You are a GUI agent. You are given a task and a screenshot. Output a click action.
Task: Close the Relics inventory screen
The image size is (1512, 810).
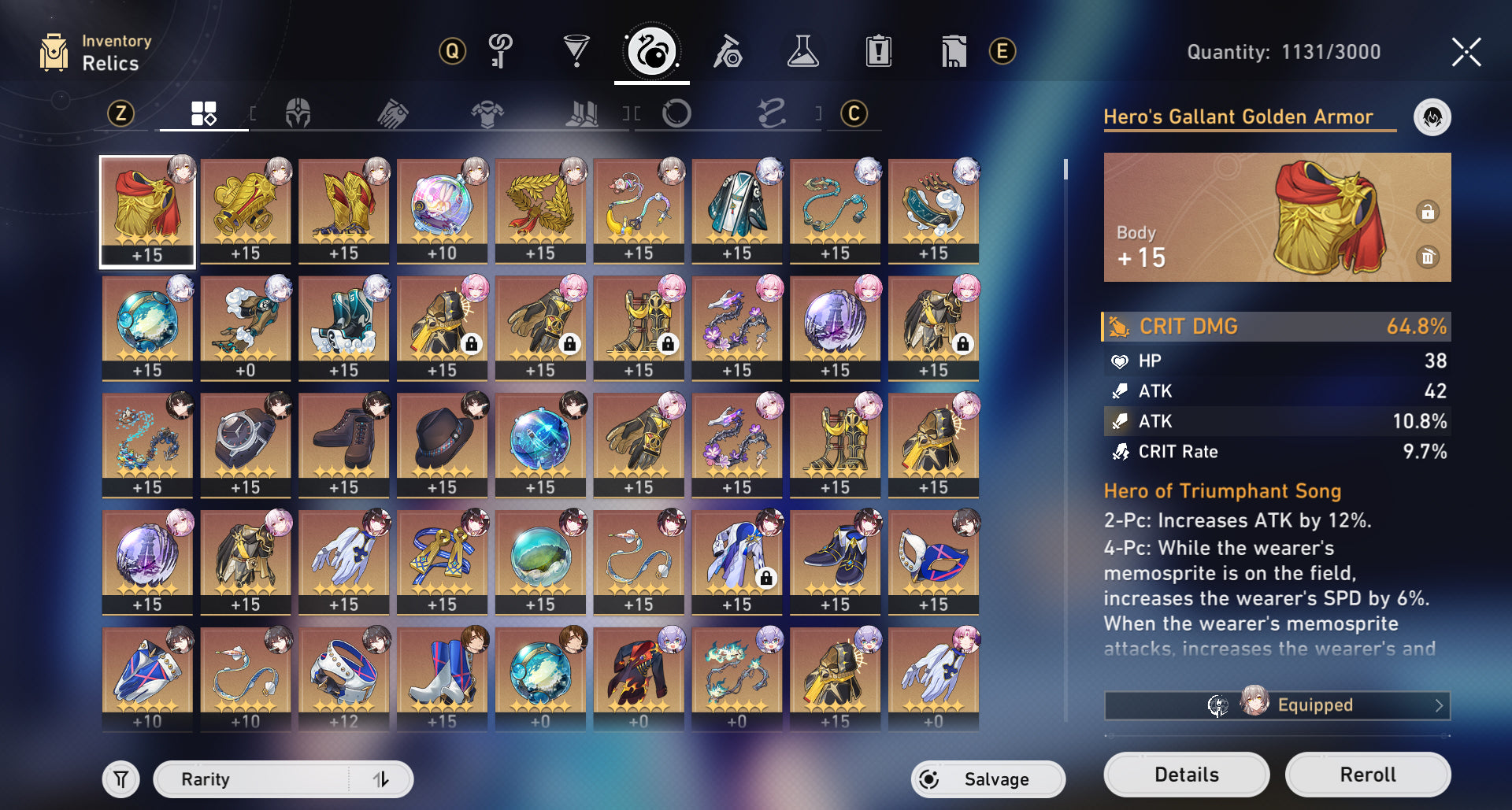point(1466,53)
